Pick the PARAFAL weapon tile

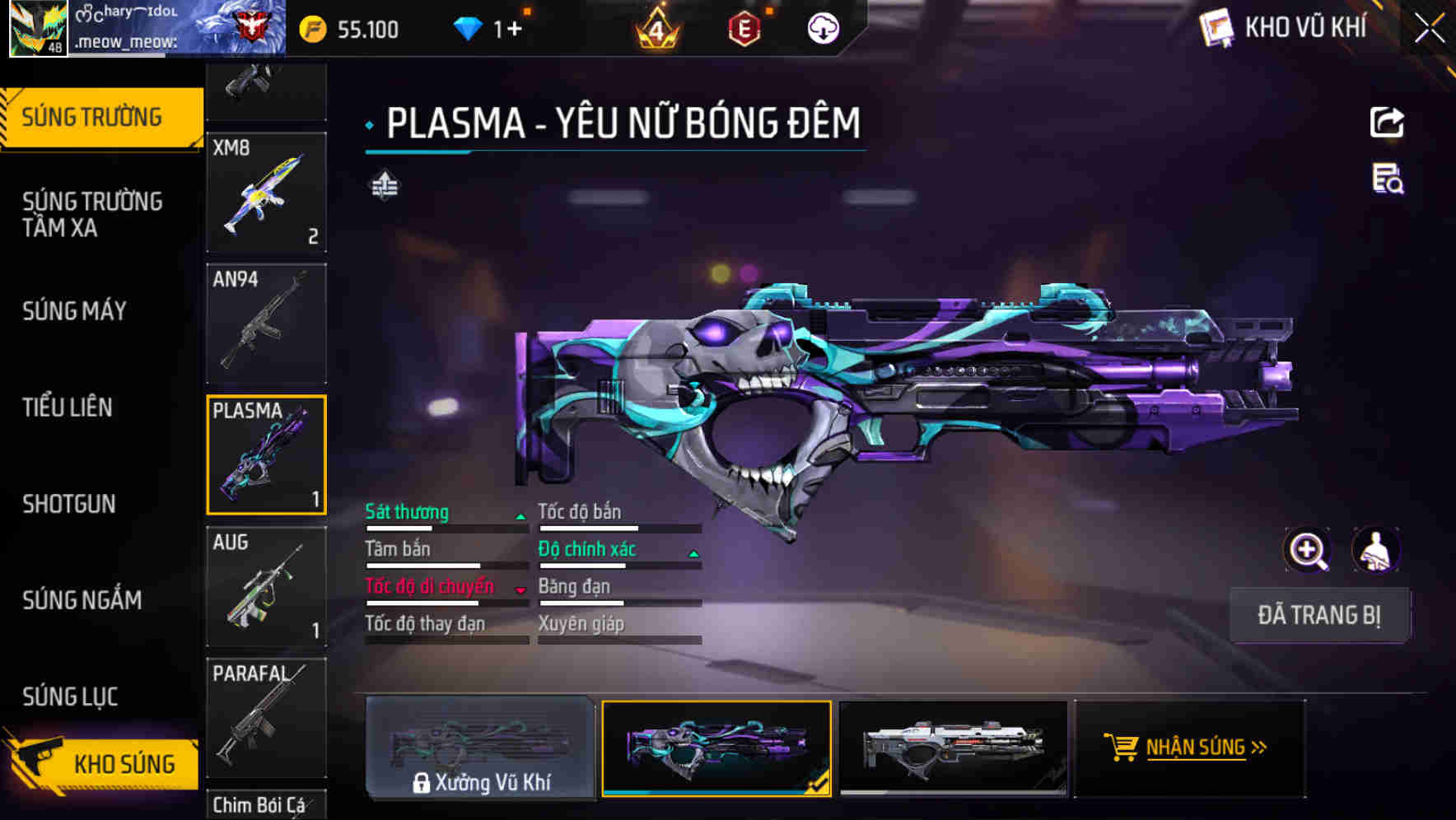[x=266, y=717]
